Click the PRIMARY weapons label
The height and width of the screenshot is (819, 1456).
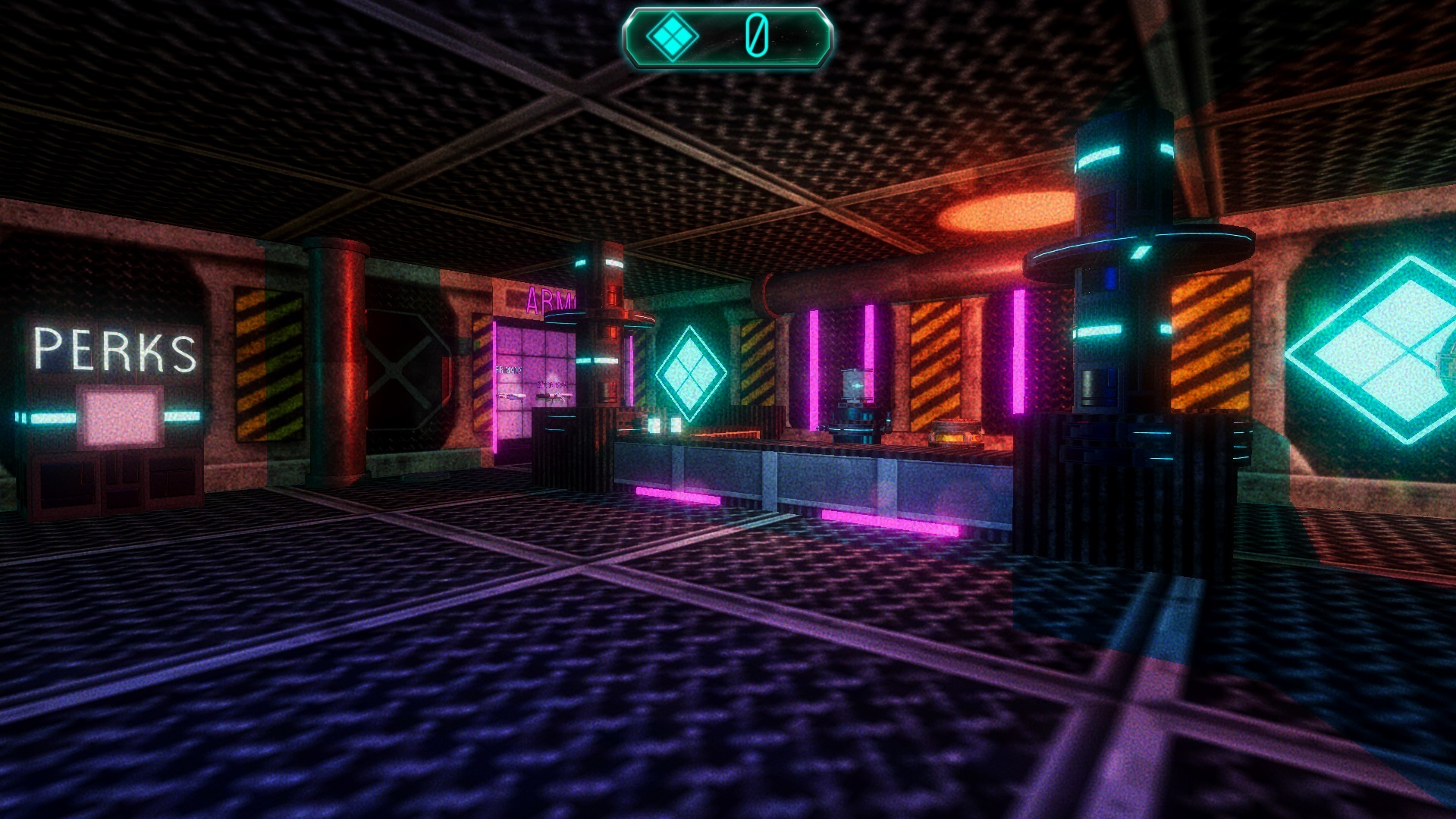pos(508,369)
